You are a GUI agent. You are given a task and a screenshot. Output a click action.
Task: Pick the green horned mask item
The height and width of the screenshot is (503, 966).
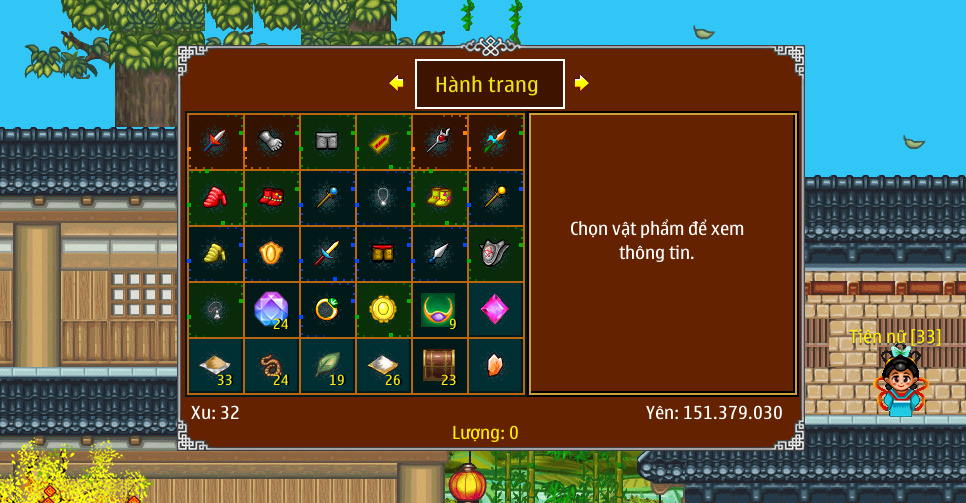coord(439,310)
